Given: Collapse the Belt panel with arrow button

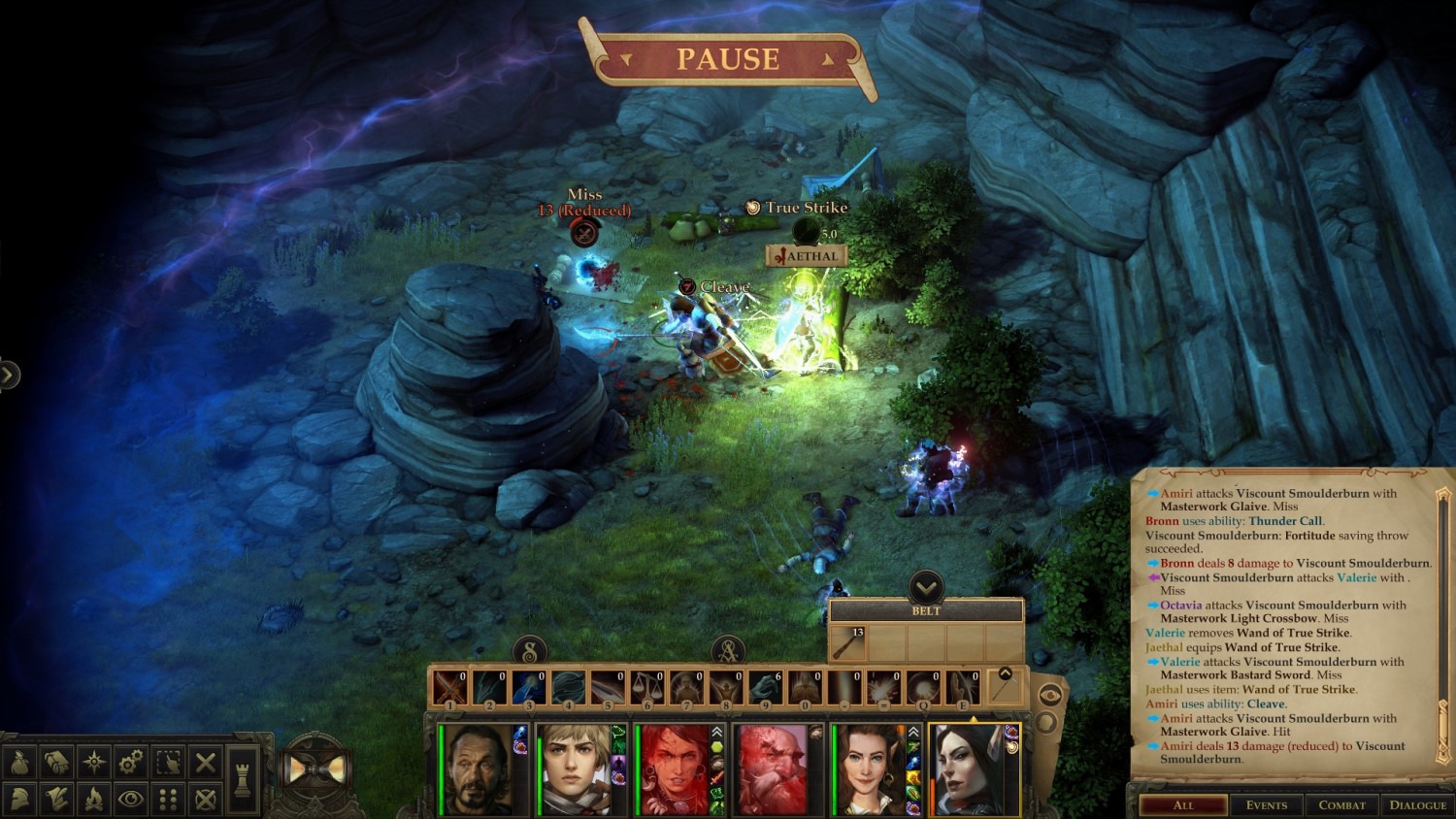Looking at the screenshot, I should tap(926, 587).
